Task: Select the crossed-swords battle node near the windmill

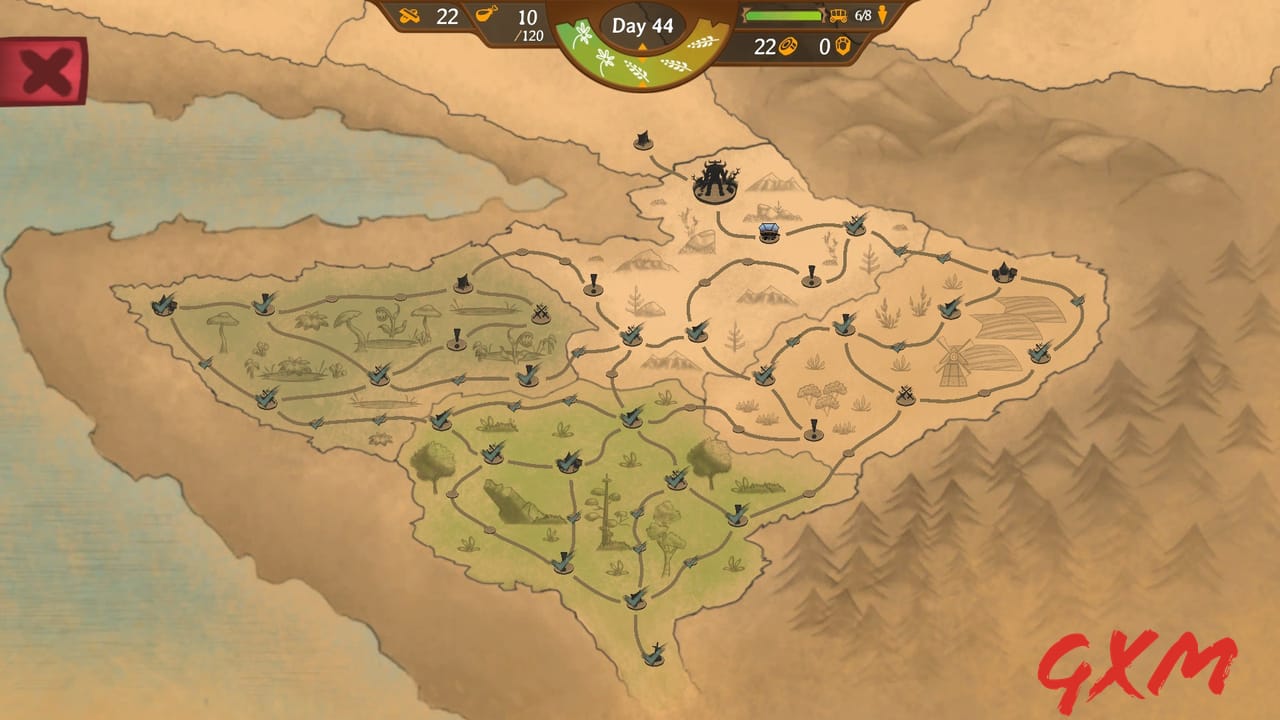Action: [906, 393]
